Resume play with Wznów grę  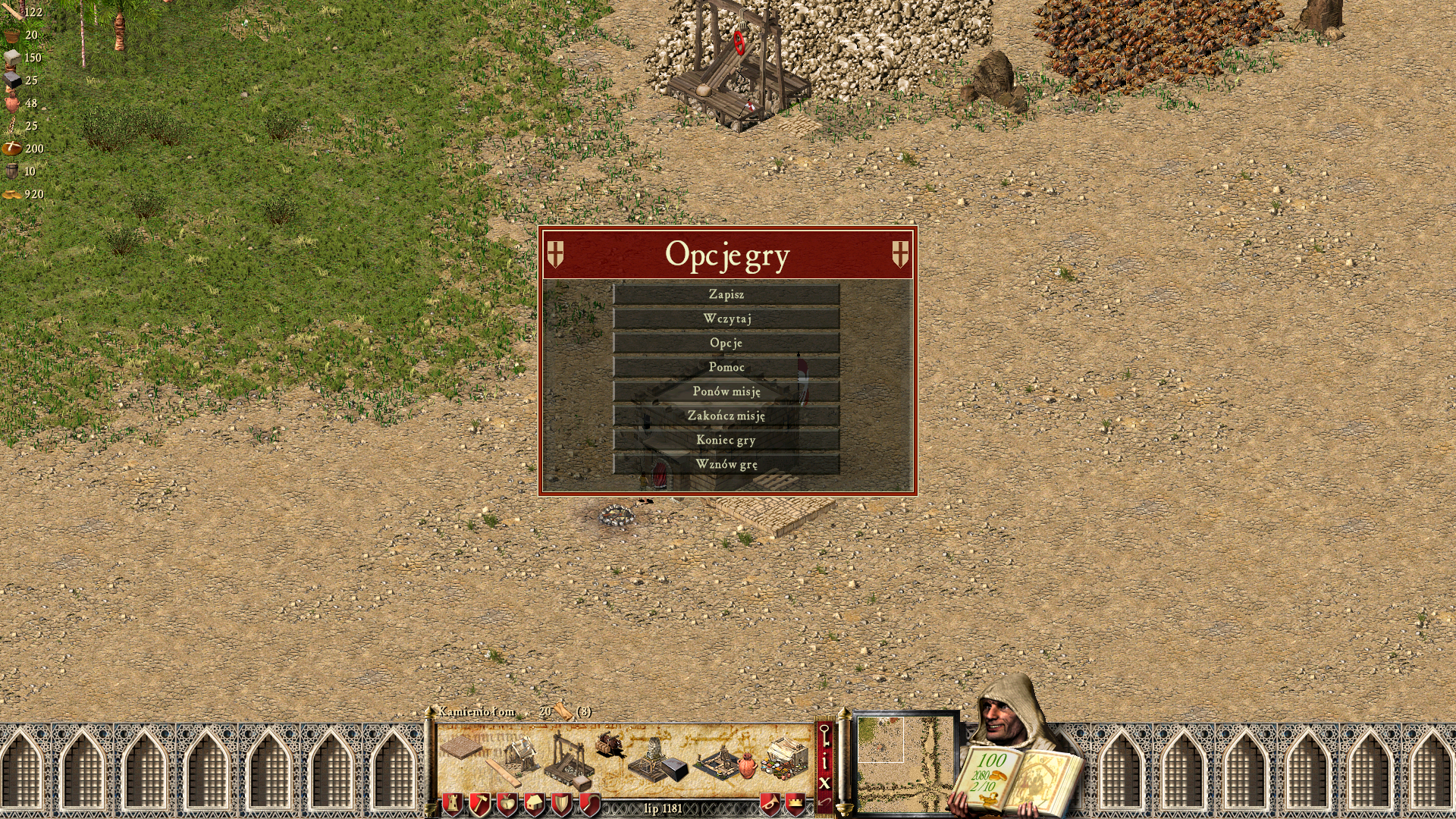726,464
